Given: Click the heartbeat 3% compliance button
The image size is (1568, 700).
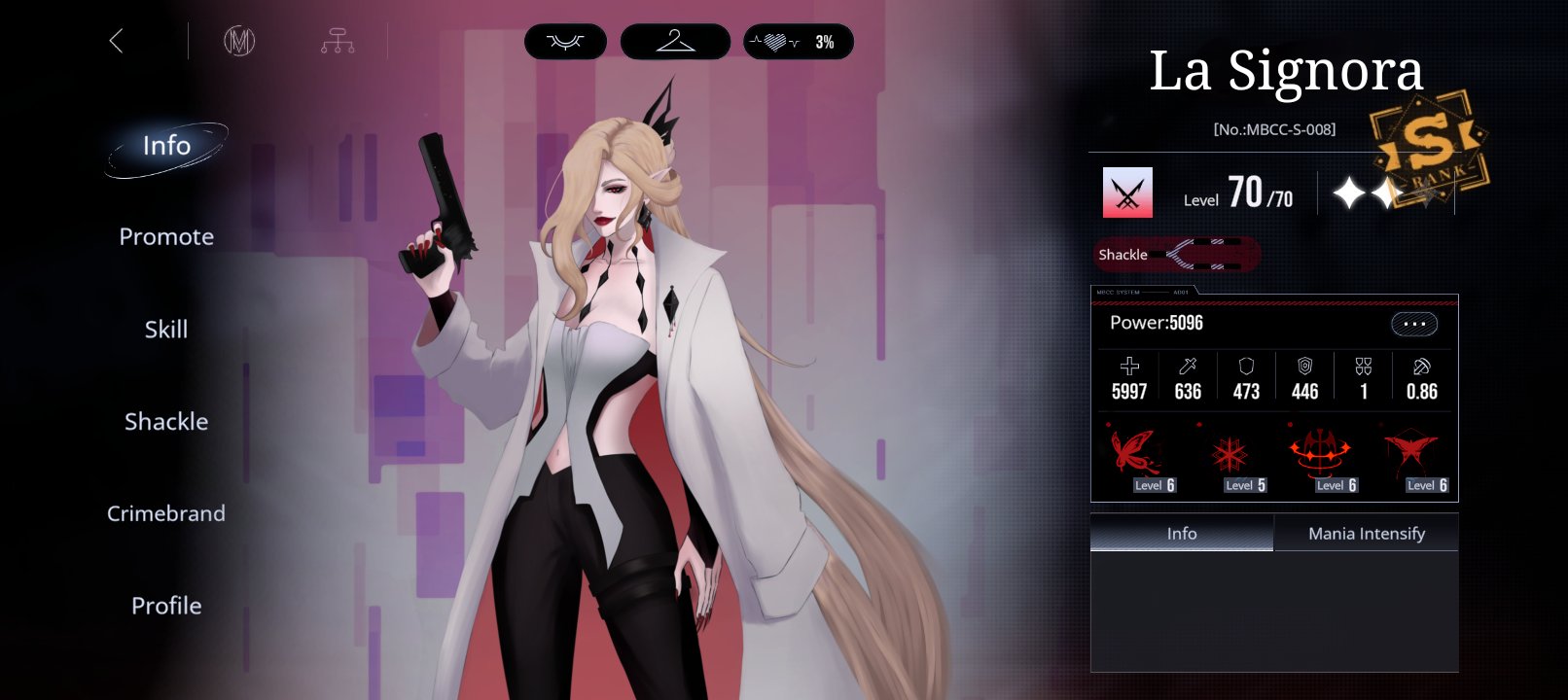Looking at the screenshot, I should tap(799, 42).
